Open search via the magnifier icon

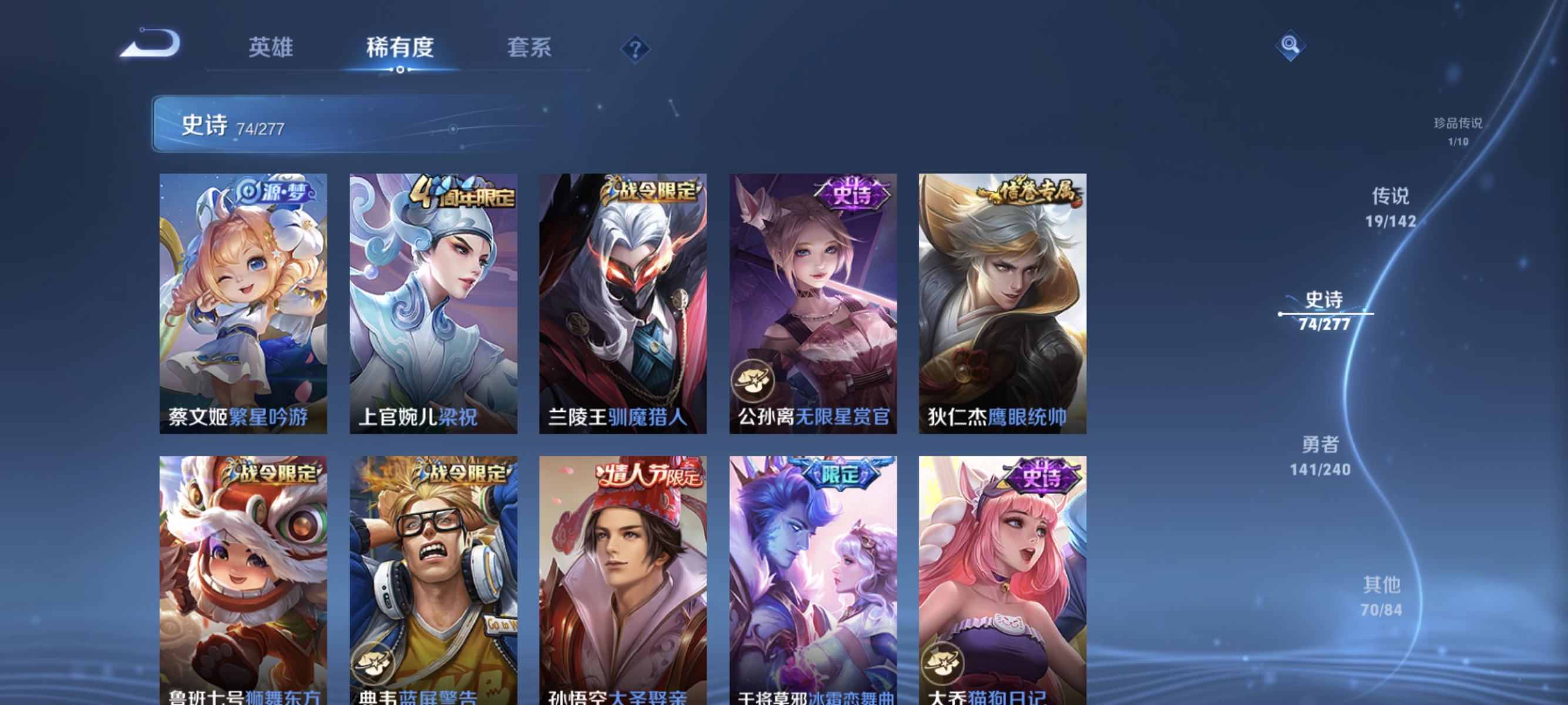(x=1290, y=46)
